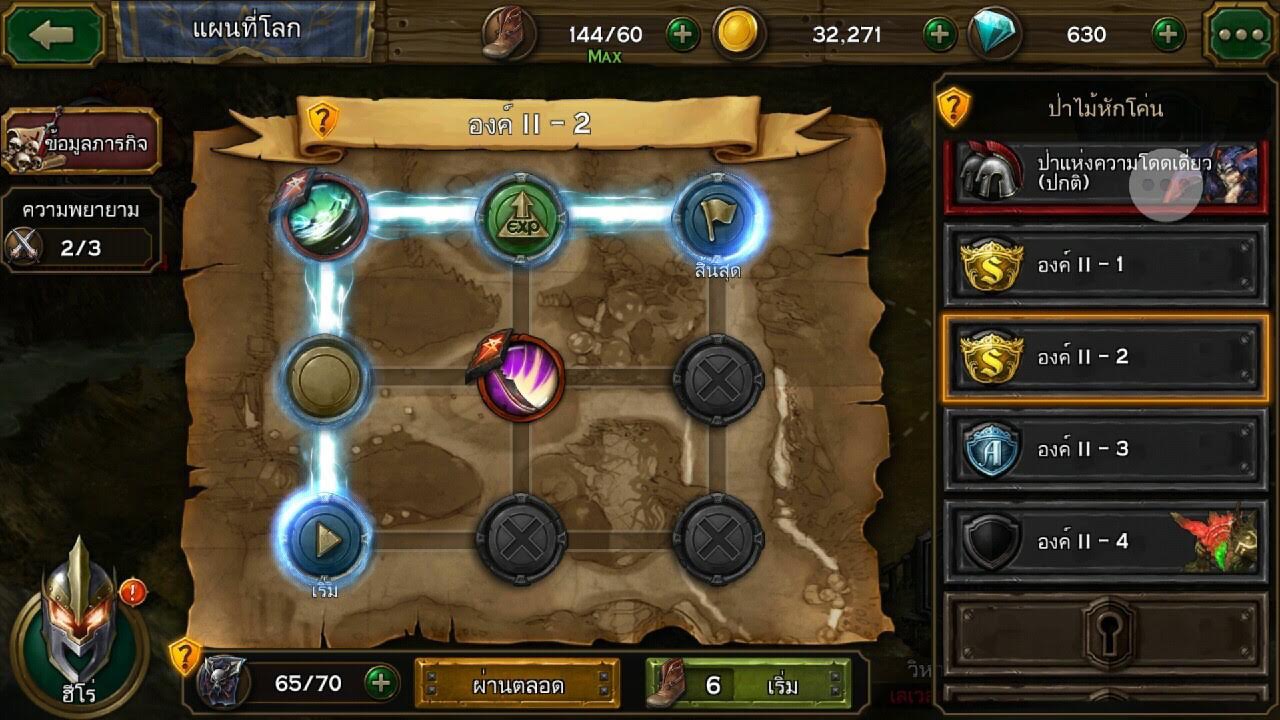The width and height of the screenshot is (1280, 720).
Task: Increase the 65/70 capacity with plus
Action: pos(379,684)
